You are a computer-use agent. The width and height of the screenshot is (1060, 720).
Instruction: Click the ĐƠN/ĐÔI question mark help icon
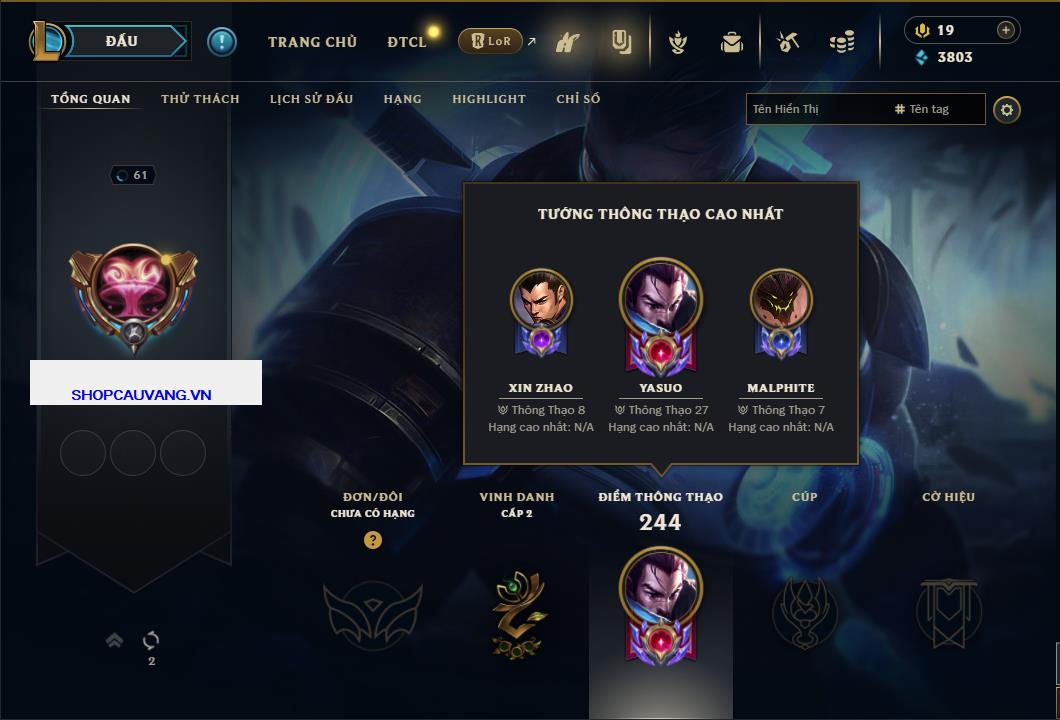click(373, 540)
